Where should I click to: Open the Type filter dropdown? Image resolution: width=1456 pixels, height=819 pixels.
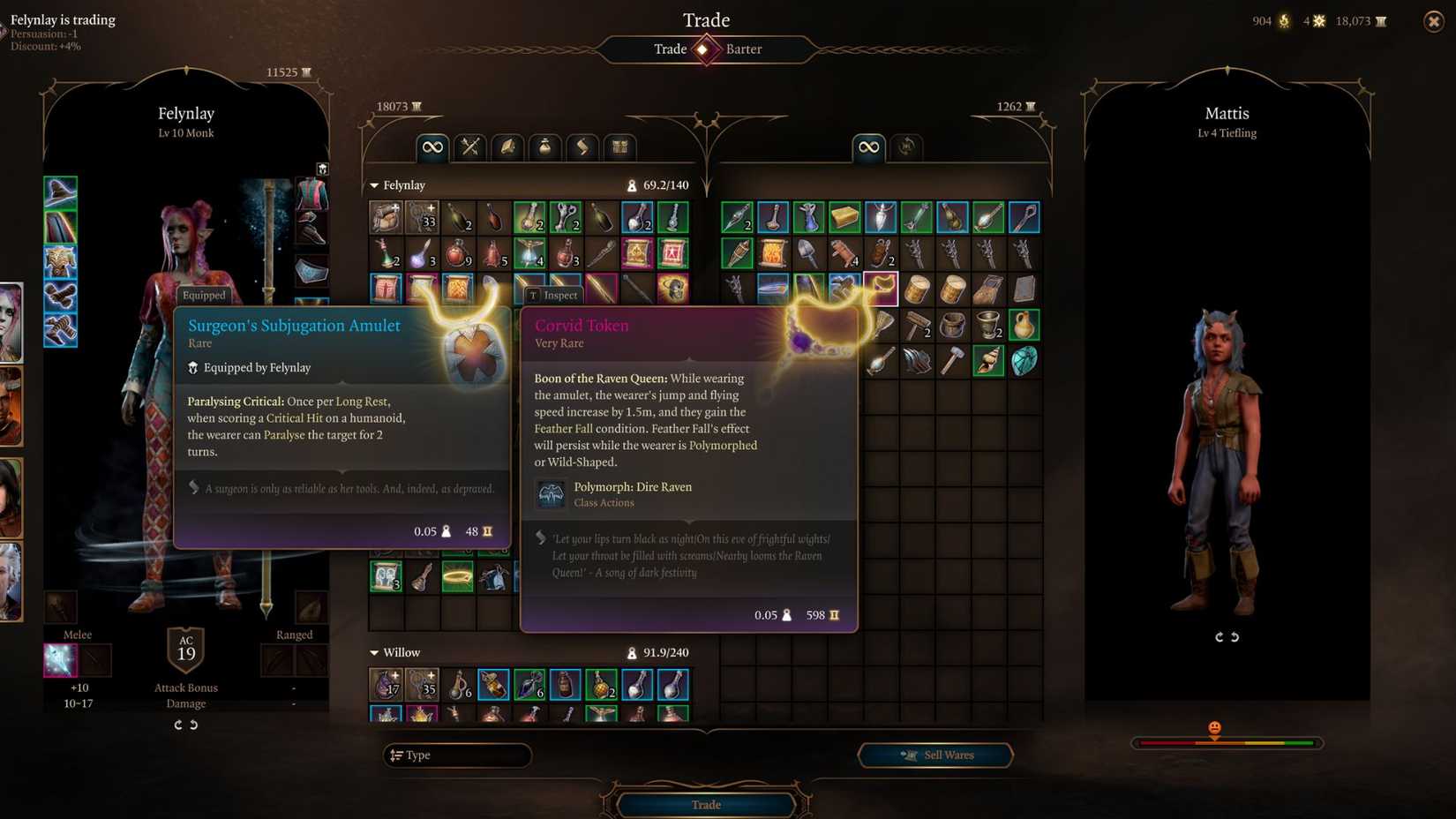(x=456, y=755)
